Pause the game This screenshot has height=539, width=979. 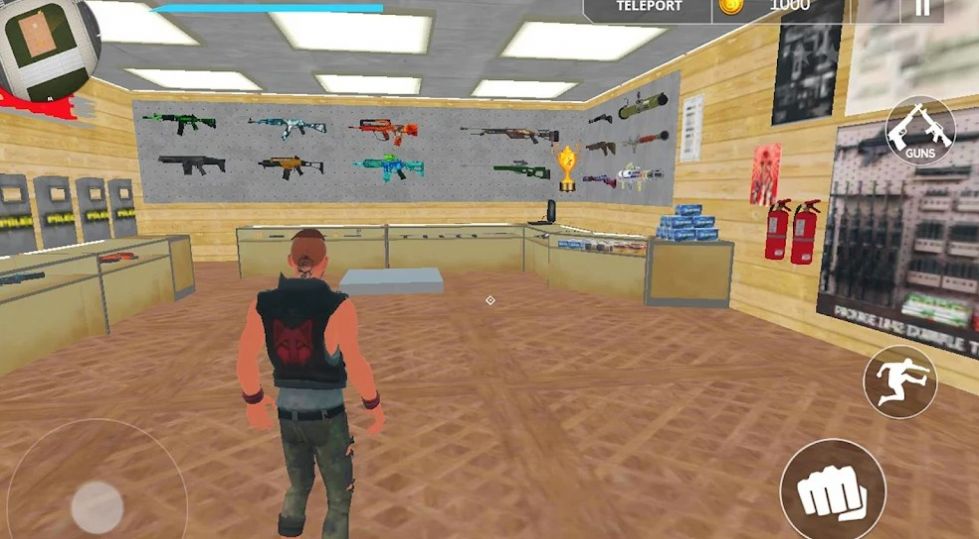point(921,9)
